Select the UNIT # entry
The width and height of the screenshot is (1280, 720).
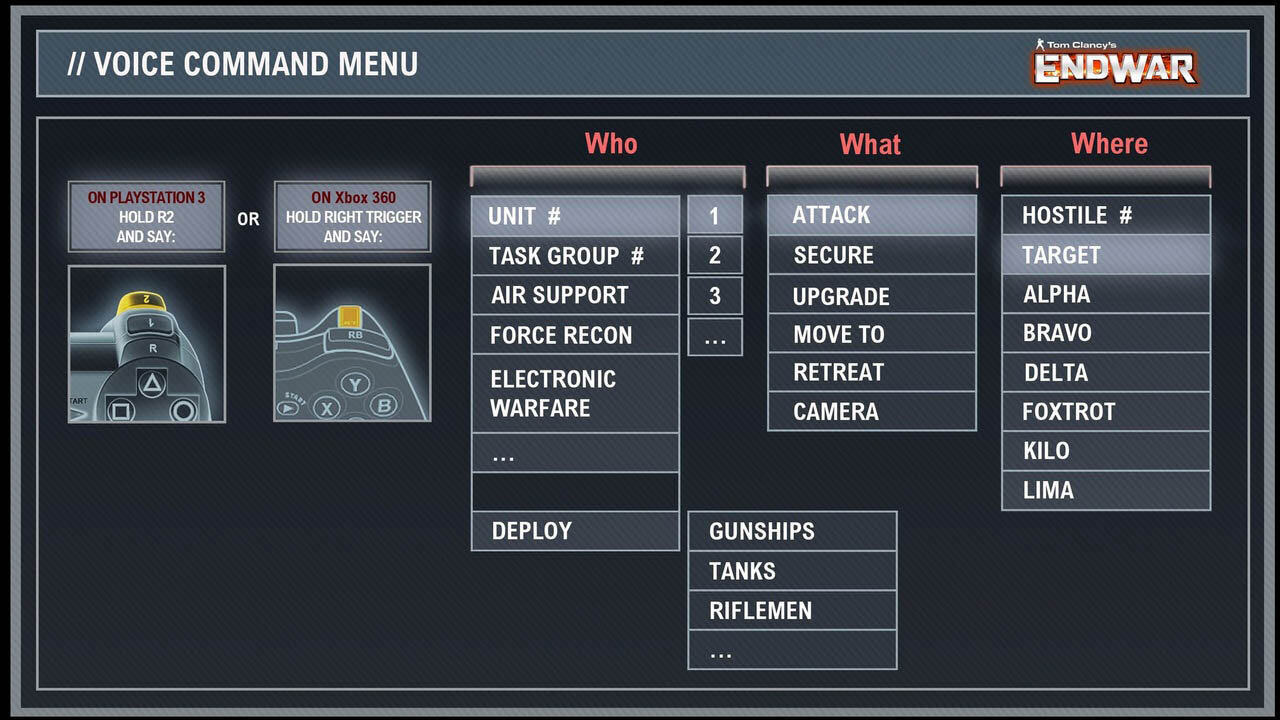575,216
